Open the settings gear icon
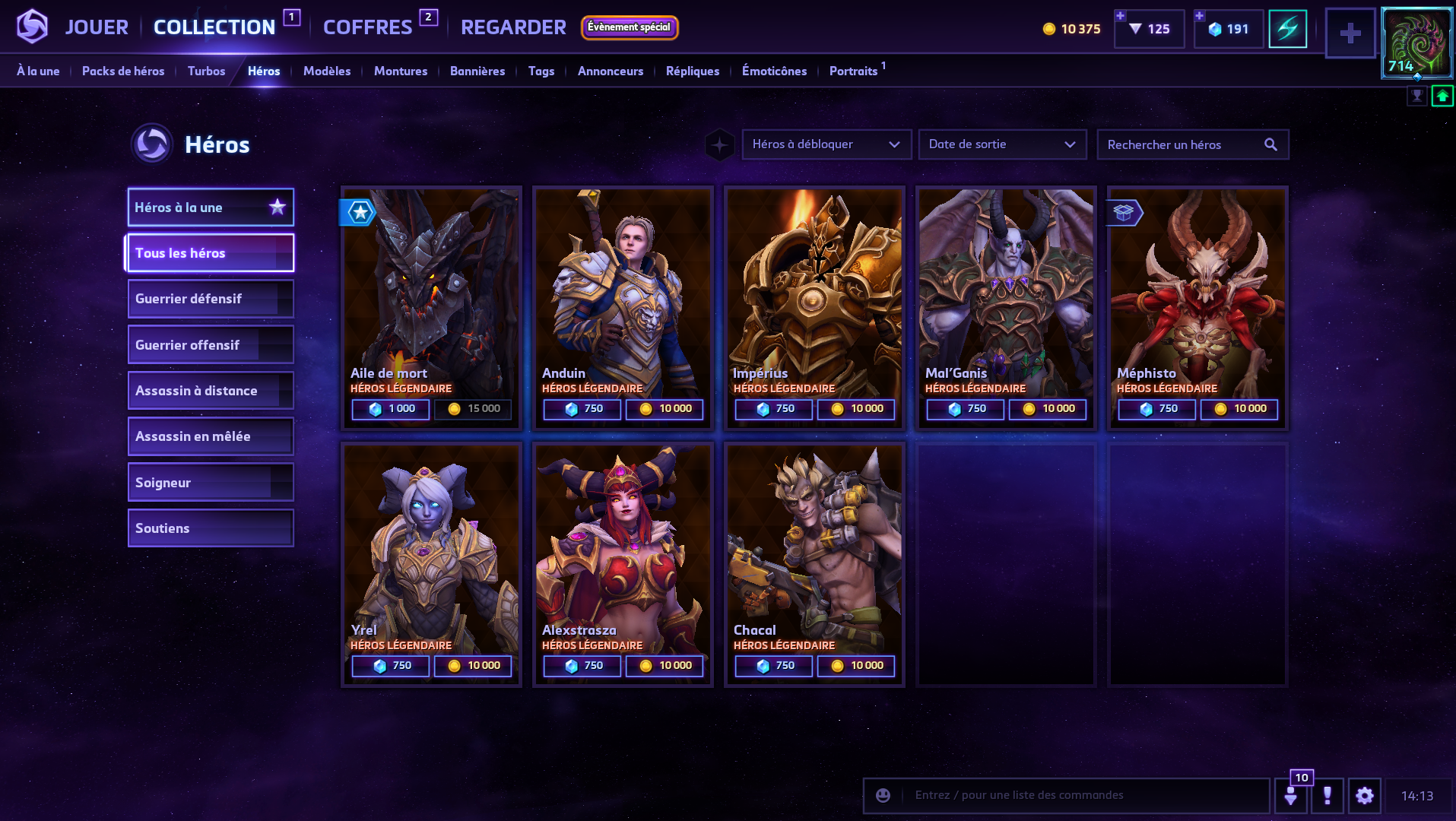This screenshot has width=1456, height=821. click(x=1365, y=796)
